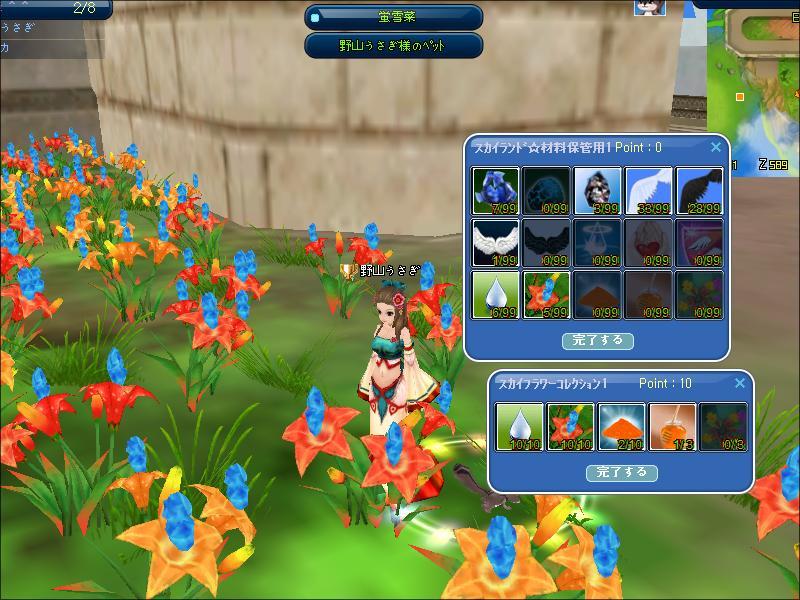Screen dimensions: 800x600
Task: Select the honey jar collection slot 1/3
Action: [673, 427]
